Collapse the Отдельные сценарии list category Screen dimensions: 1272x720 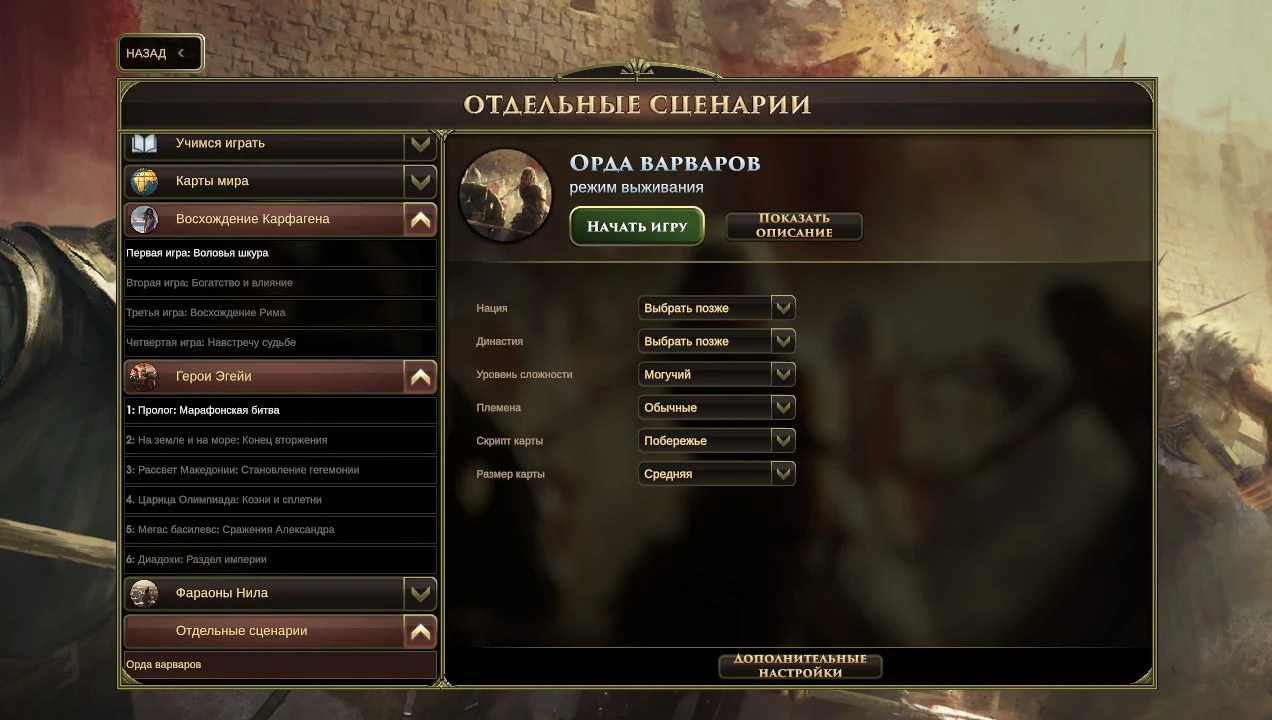tap(420, 631)
